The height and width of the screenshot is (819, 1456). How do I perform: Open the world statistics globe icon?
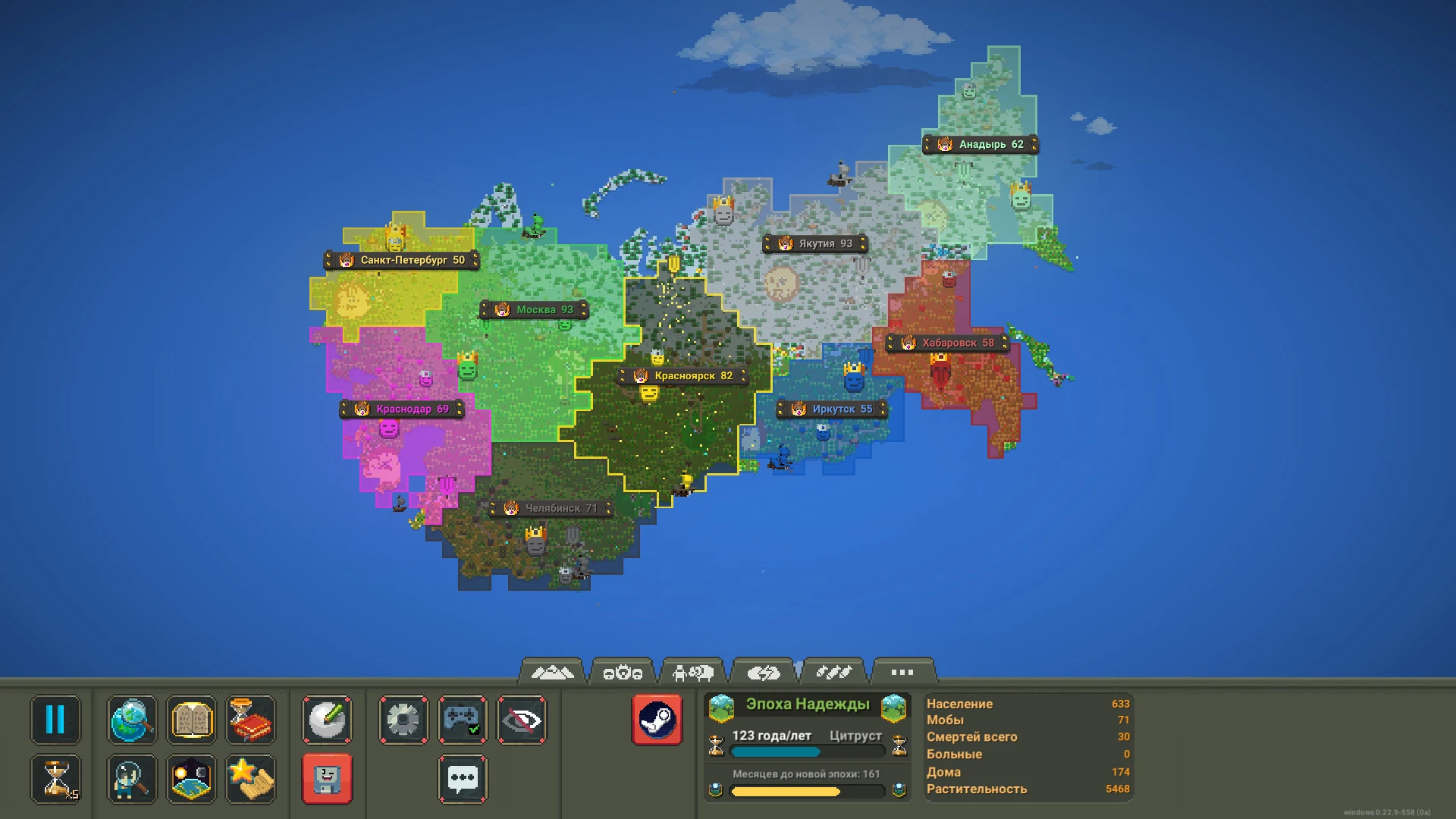(x=131, y=720)
